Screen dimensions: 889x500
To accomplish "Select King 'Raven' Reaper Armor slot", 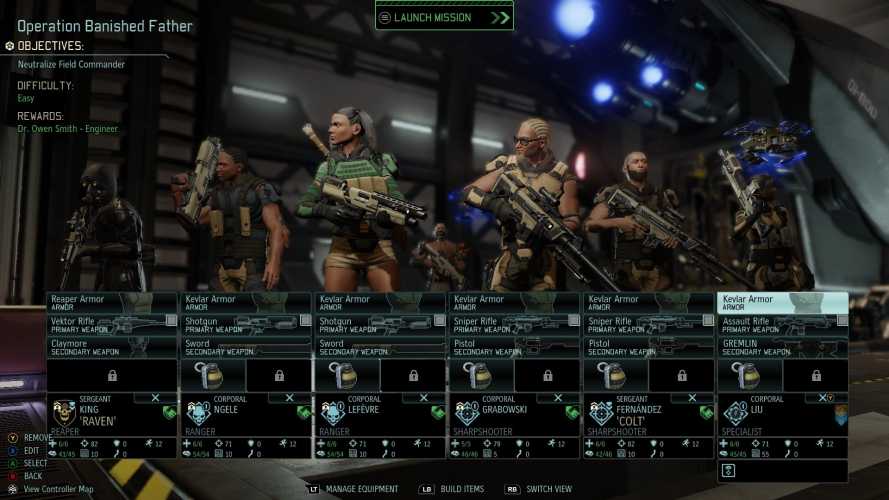I will (111, 302).
